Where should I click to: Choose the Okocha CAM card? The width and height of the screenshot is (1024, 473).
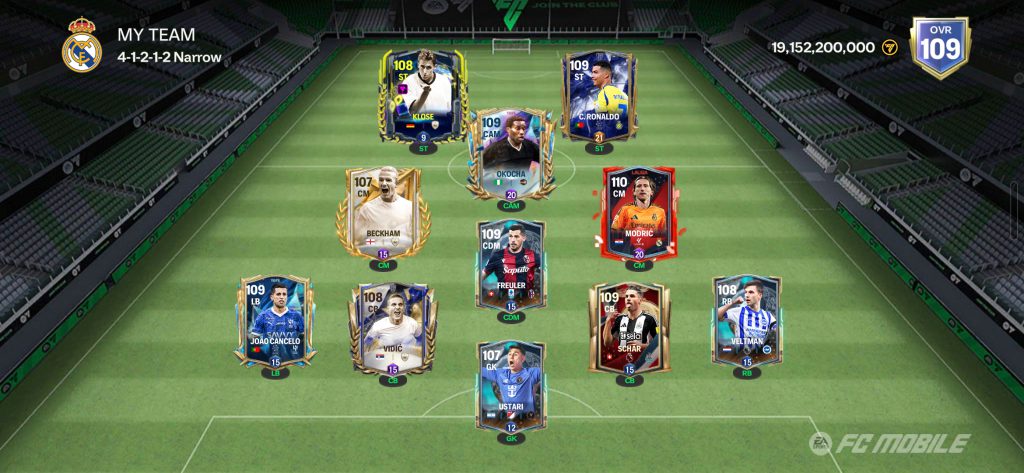511,154
